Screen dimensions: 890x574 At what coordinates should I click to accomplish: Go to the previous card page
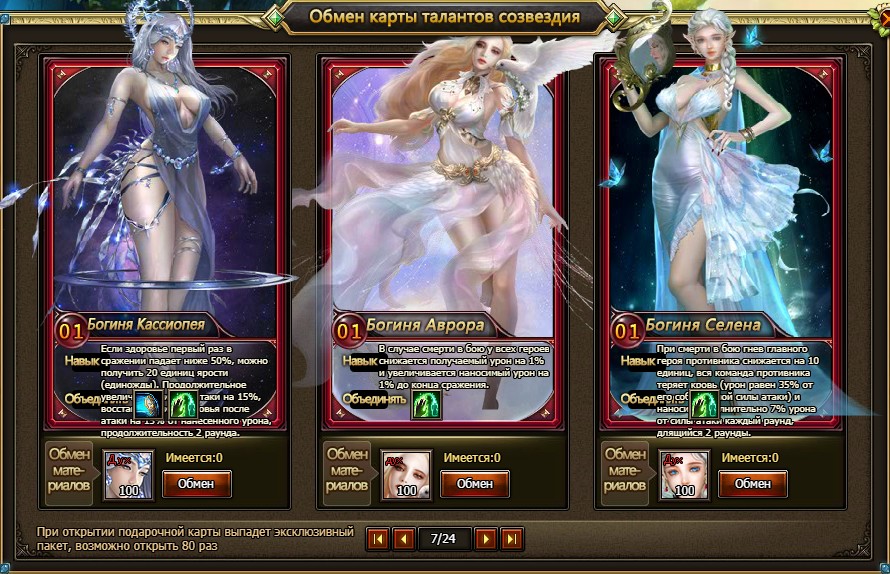(x=404, y=539)
